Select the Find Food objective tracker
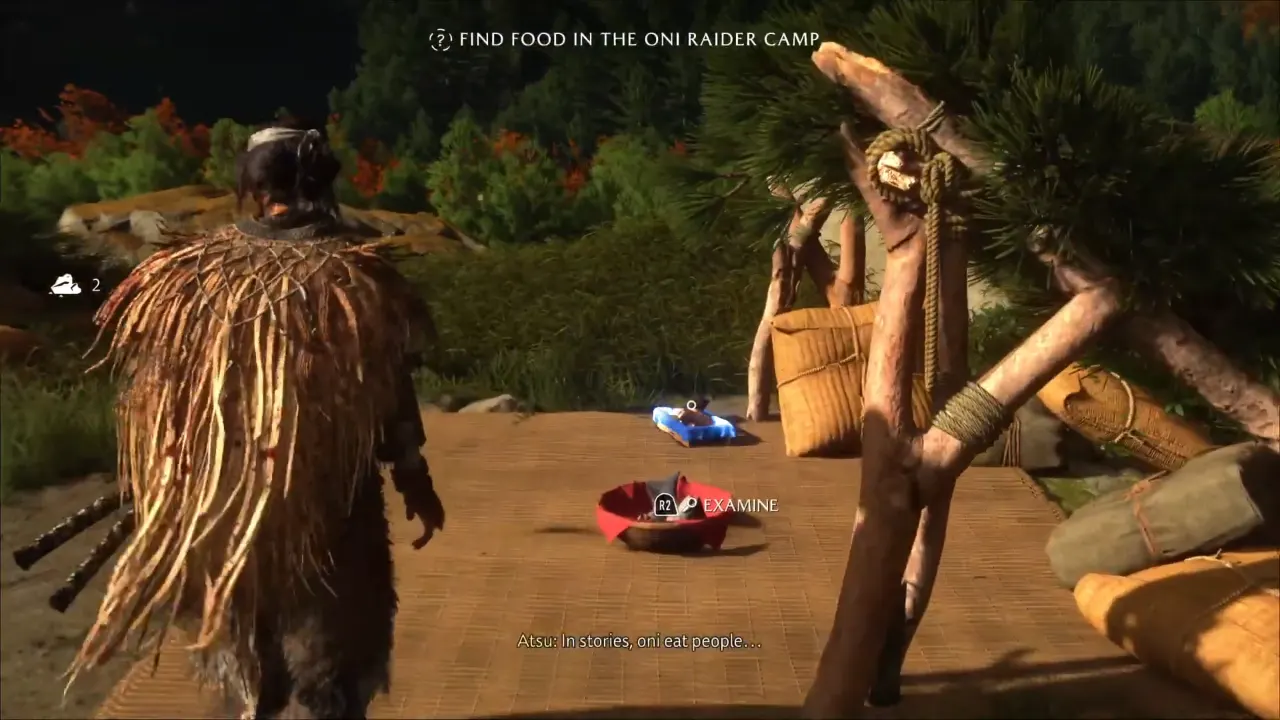1280x720 pixels. [626, 40]
